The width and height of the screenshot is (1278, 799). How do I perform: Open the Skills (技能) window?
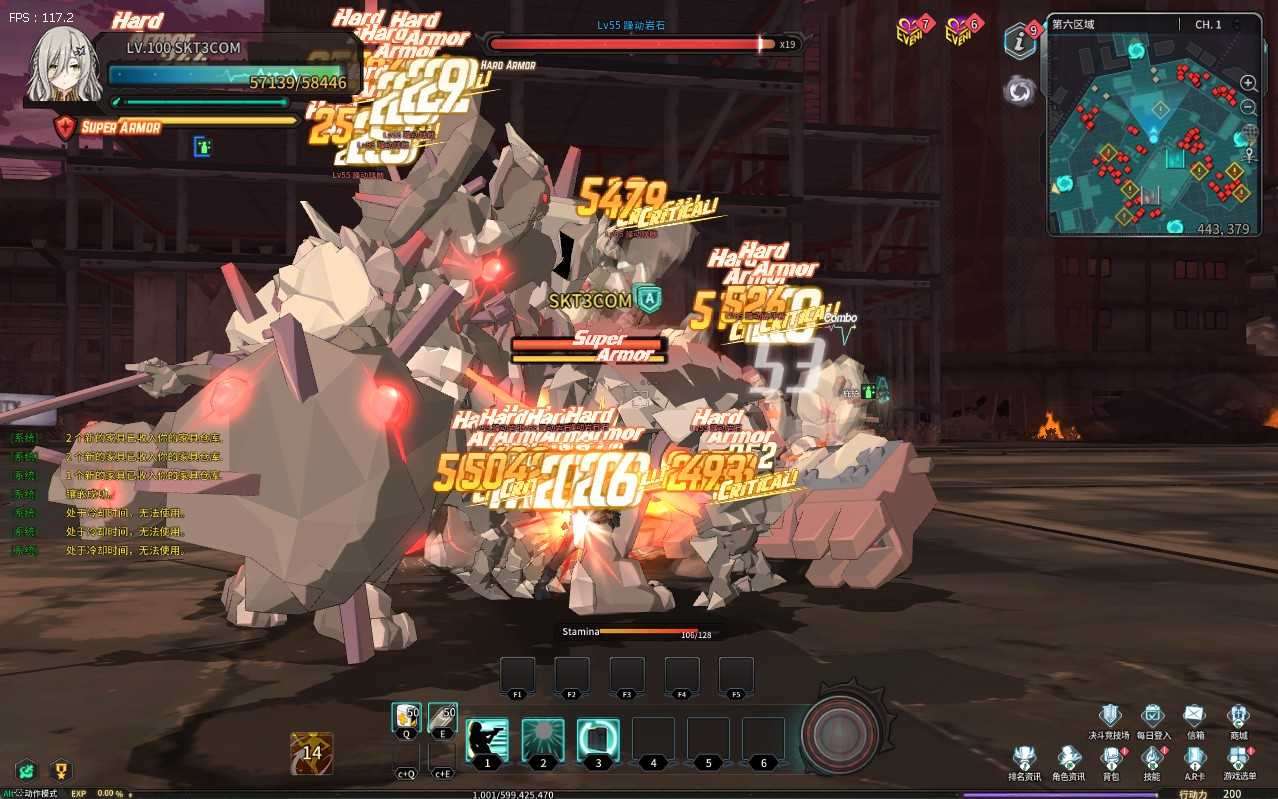click(1152, 758)
